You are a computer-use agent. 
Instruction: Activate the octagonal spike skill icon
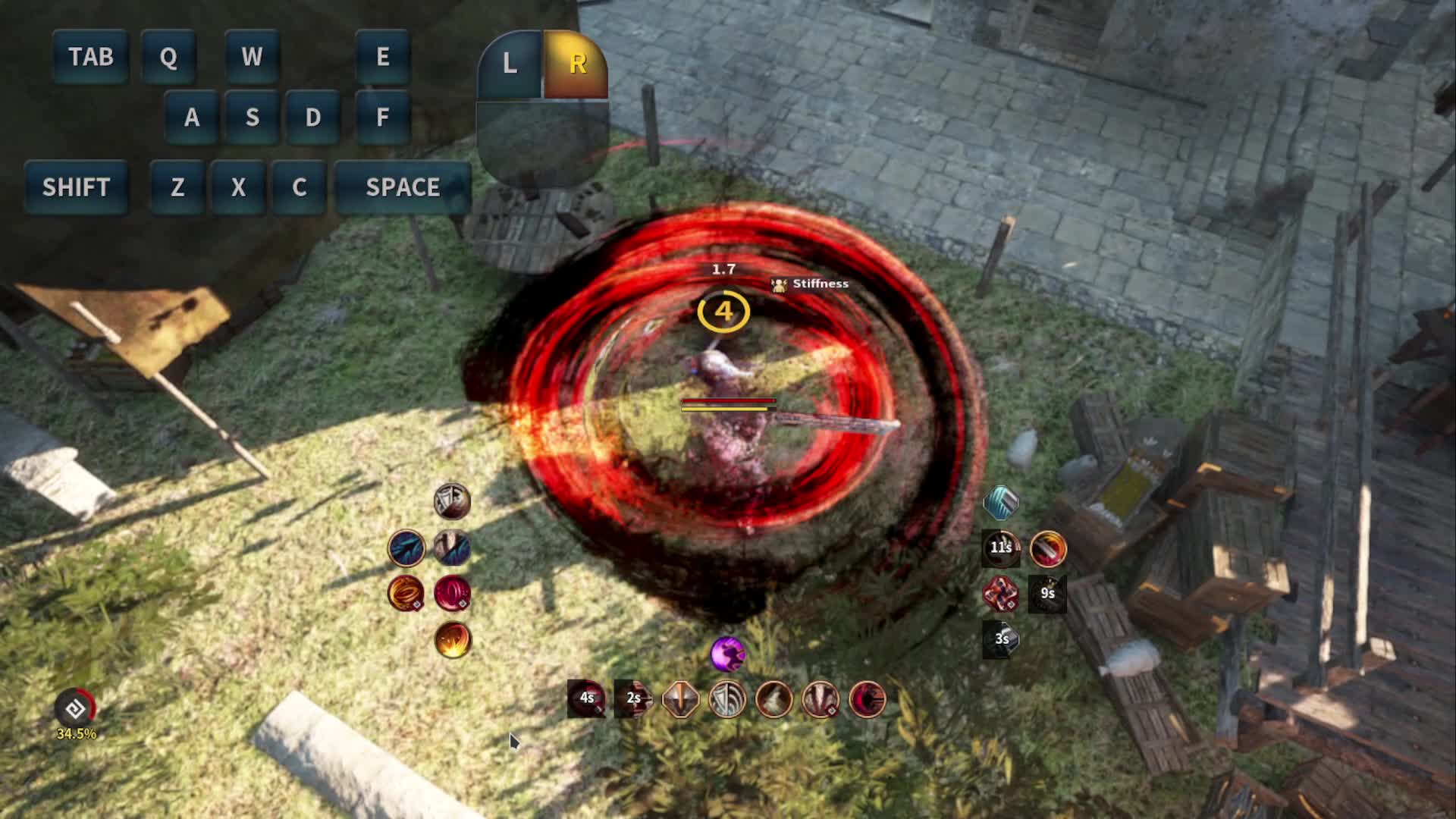[x=680, y=698]
